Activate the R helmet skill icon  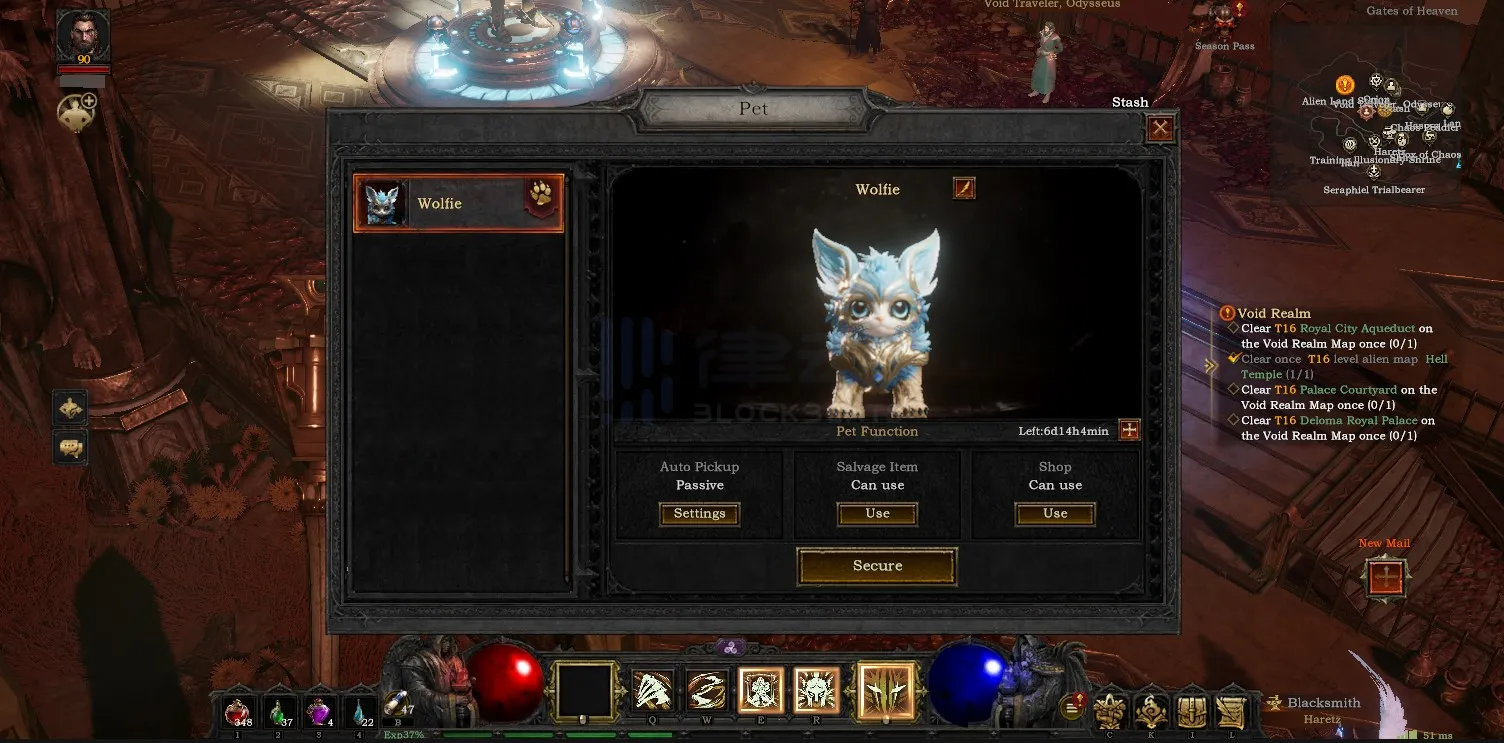[816, 689]
